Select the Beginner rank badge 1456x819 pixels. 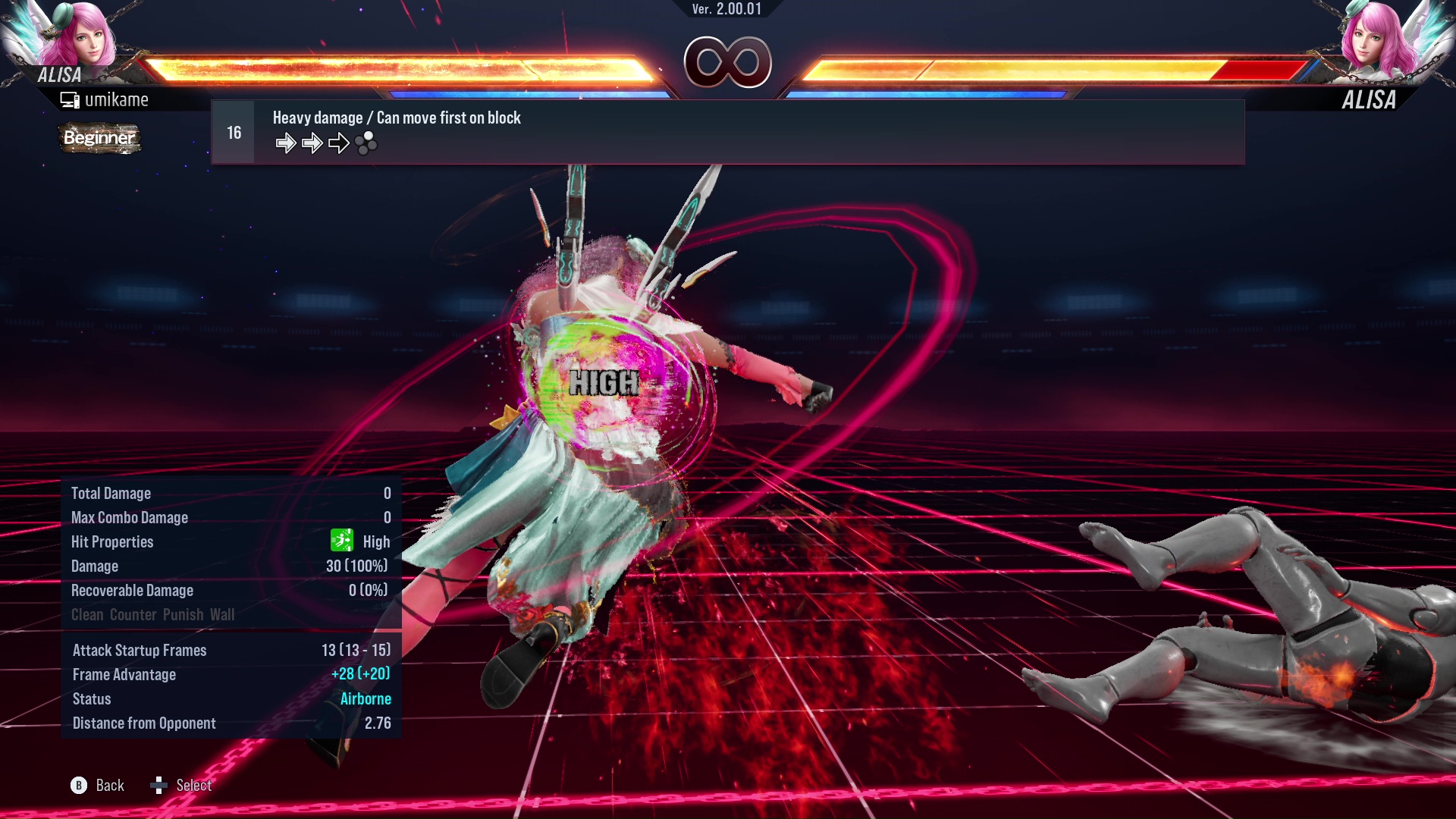click(x=99, y=138)
